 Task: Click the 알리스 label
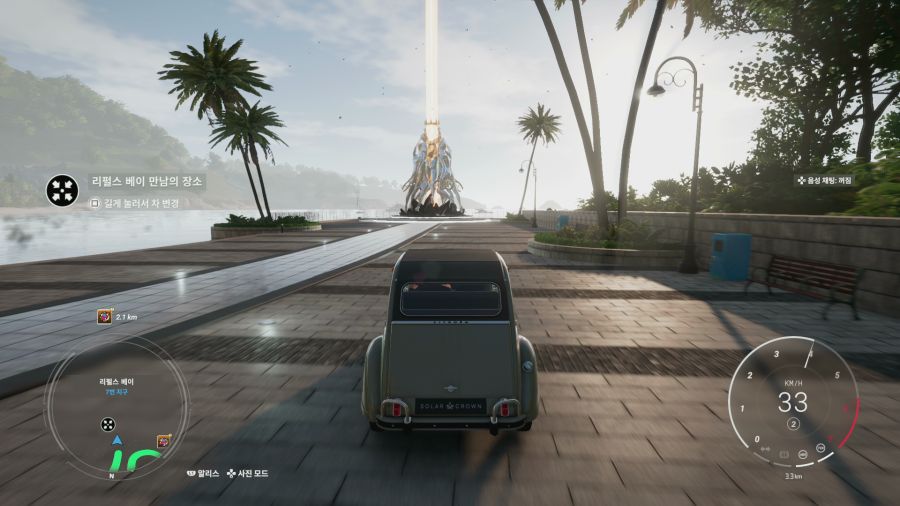point(207,473)
